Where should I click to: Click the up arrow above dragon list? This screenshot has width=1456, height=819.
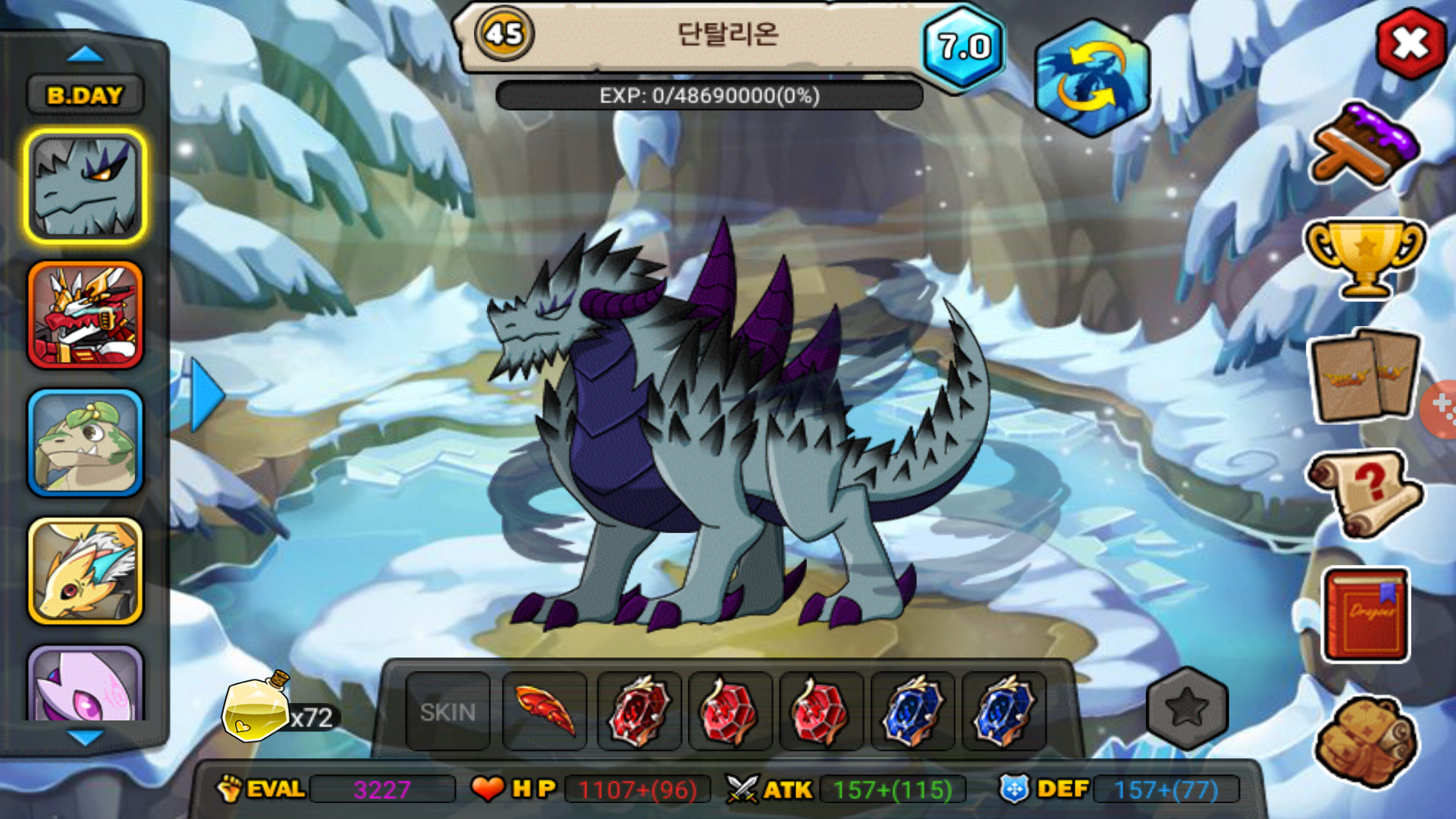[85, 54]
